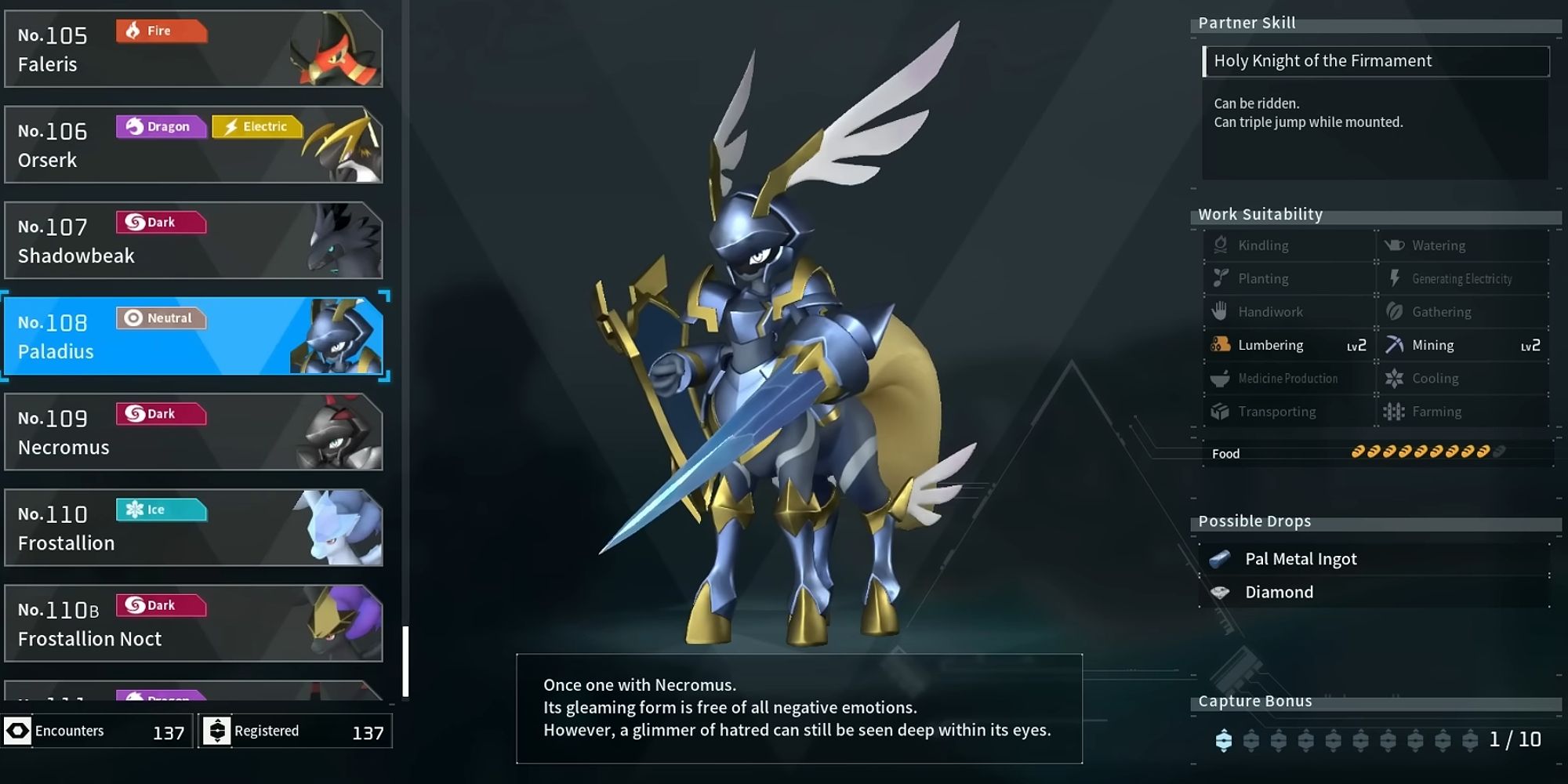The width and height of the screenshot is (1568, 784).
Task: Select the Diamond drop icon
Action: 1220,592
